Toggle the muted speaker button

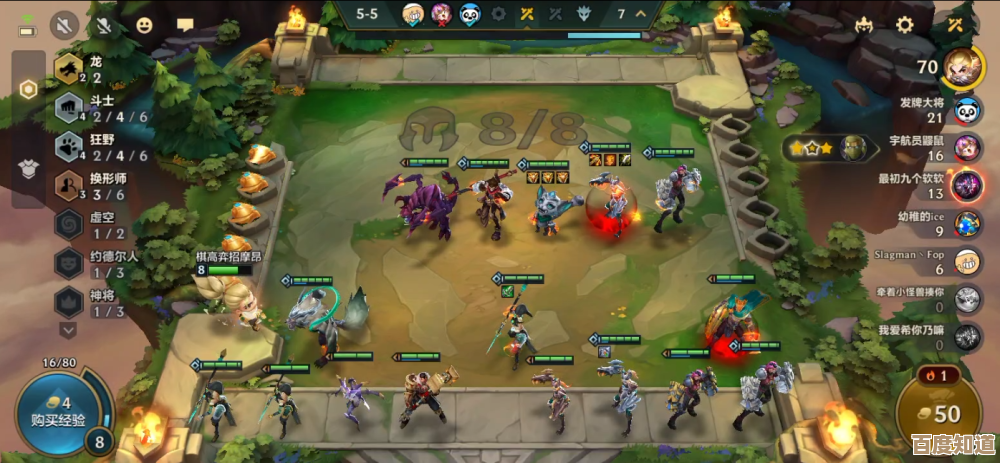coord(66,25)
